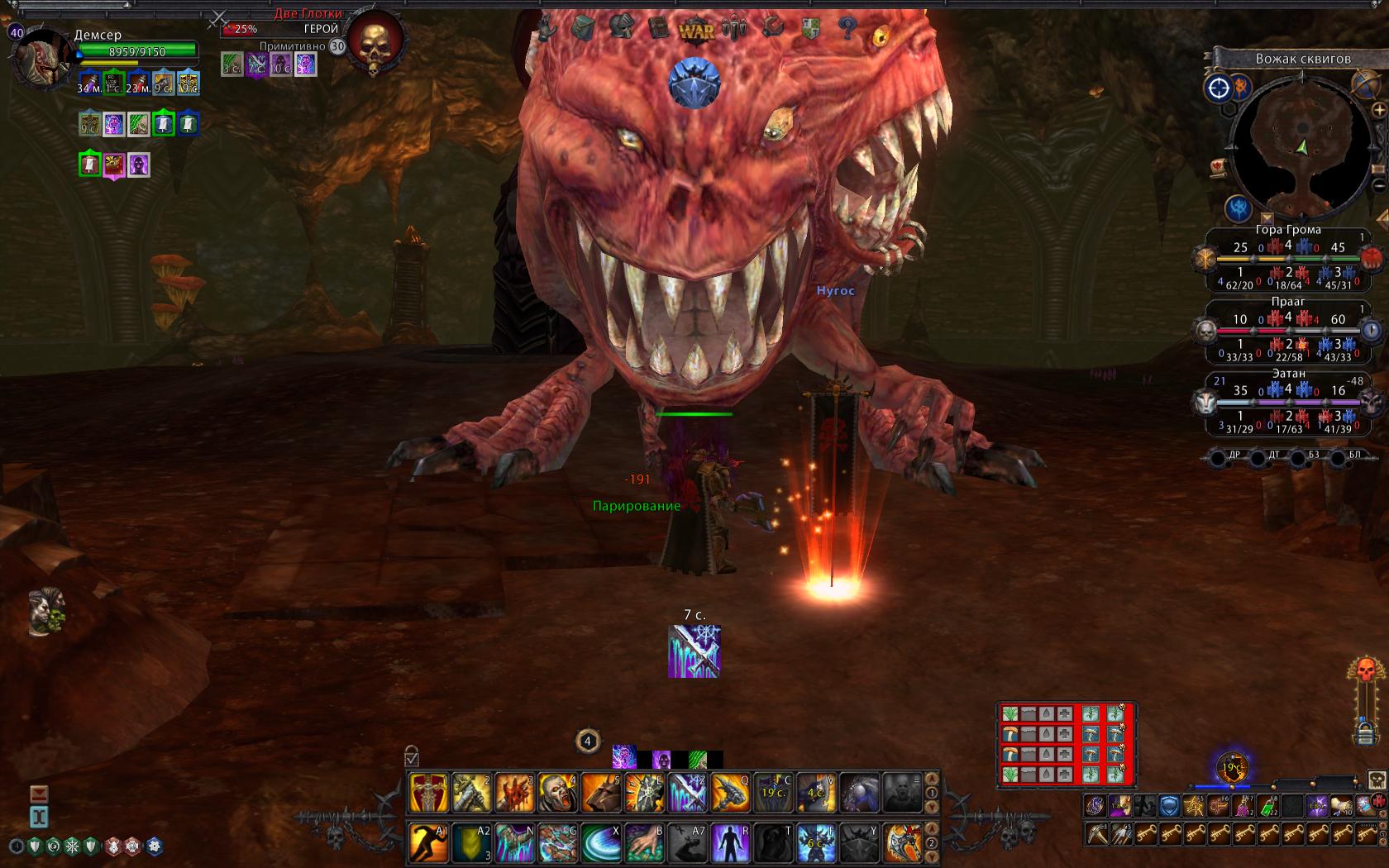Open the WAR main menu button
This screenshot has height=868, width=1389.
pos(695,31)
